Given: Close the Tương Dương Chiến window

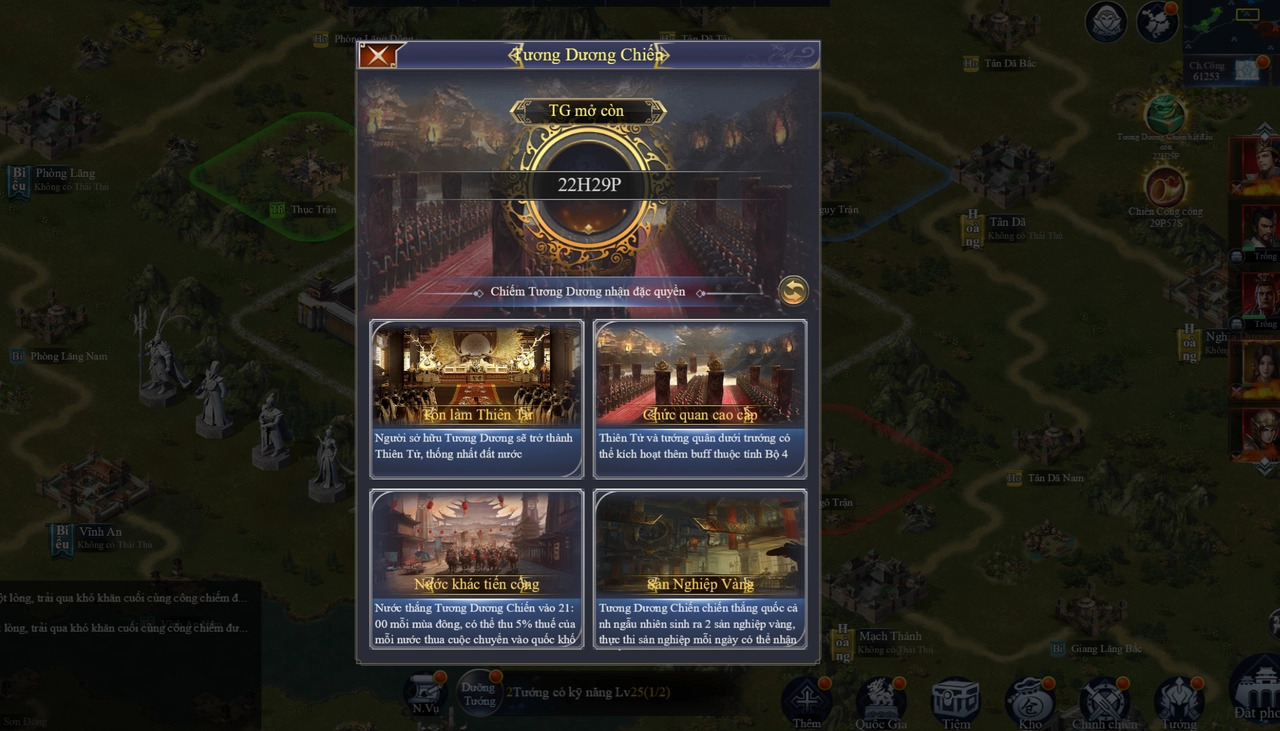Looking at the screenshot, I should coord(378,55).
